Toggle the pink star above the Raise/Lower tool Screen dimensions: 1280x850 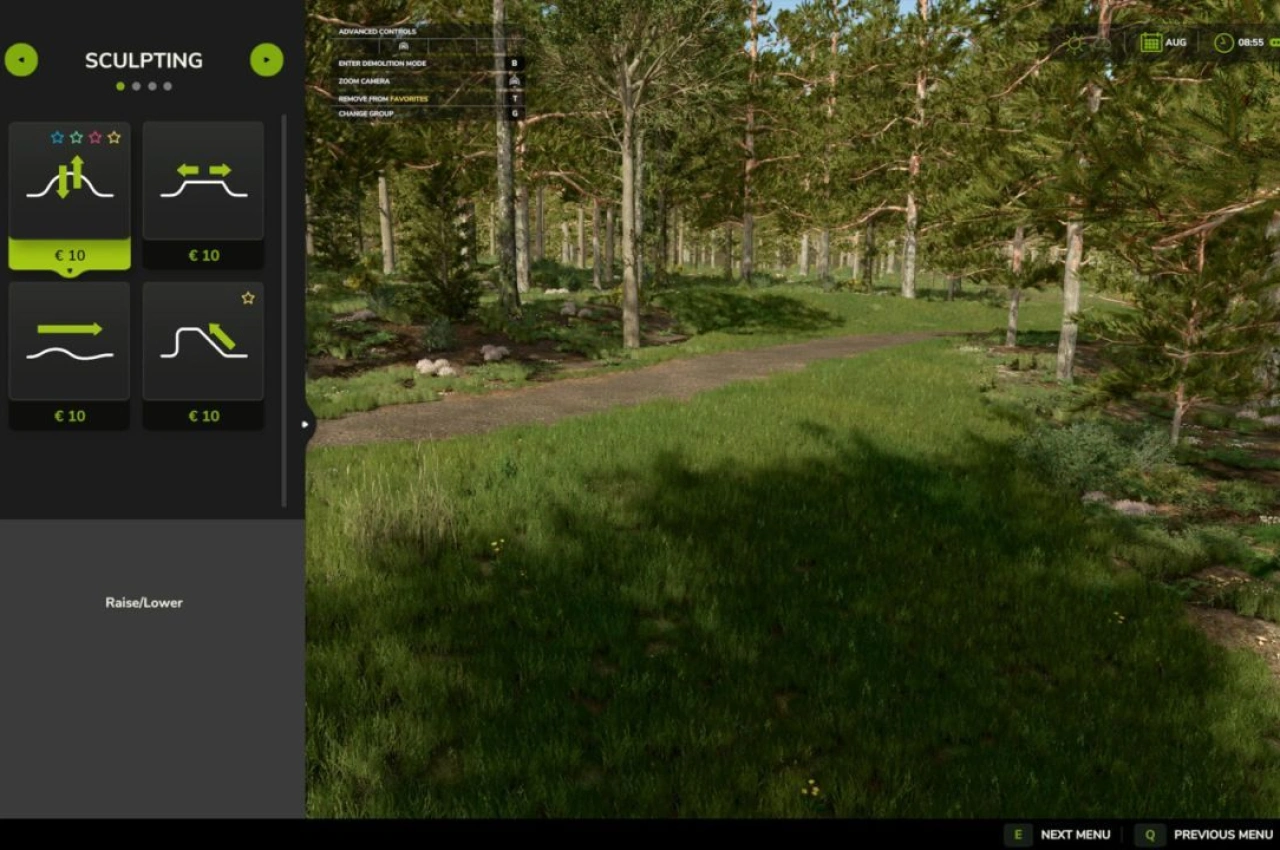click(x=95, y=138)
